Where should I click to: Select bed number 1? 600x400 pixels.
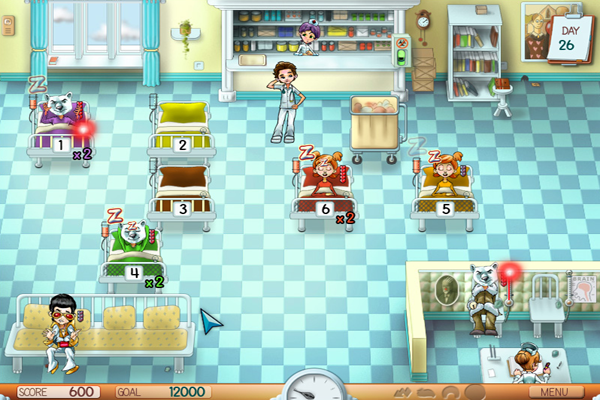coord(60,132)
